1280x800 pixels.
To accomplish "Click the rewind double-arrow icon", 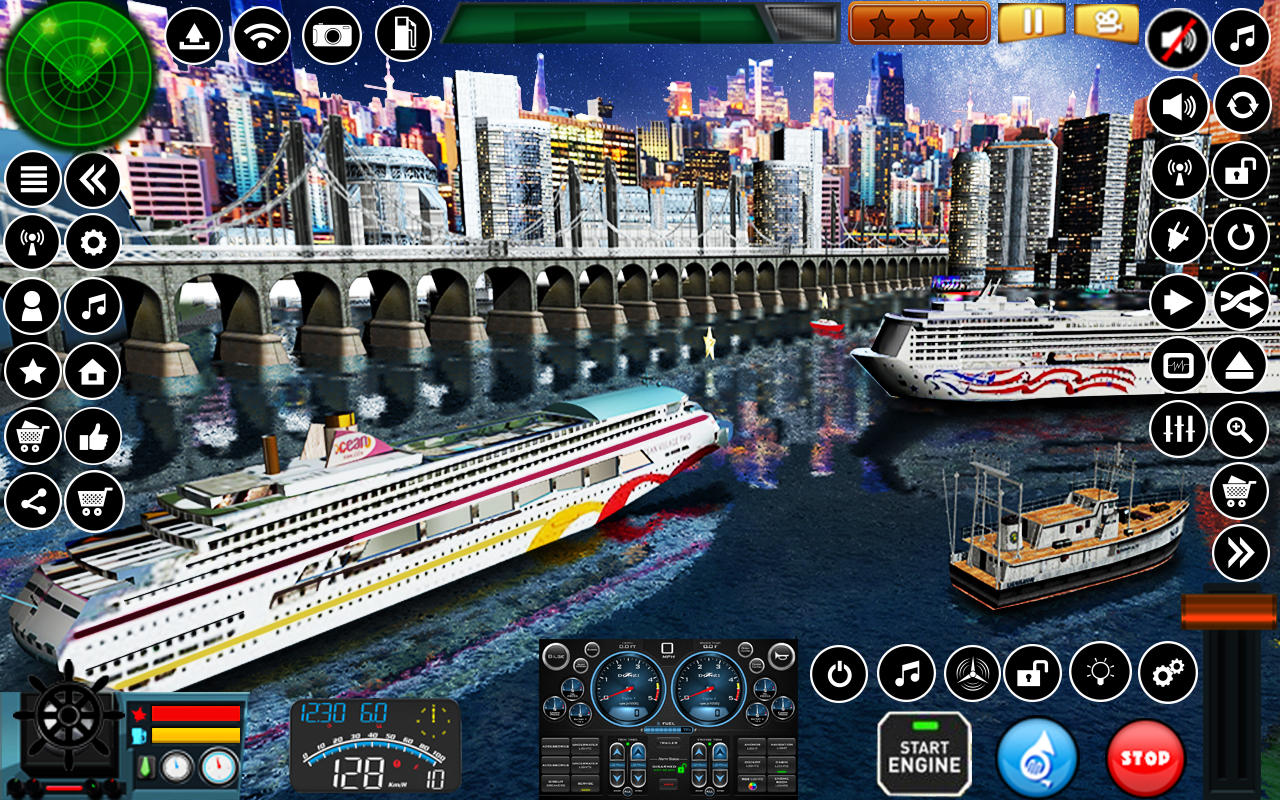I will click(x=93, y=177).
